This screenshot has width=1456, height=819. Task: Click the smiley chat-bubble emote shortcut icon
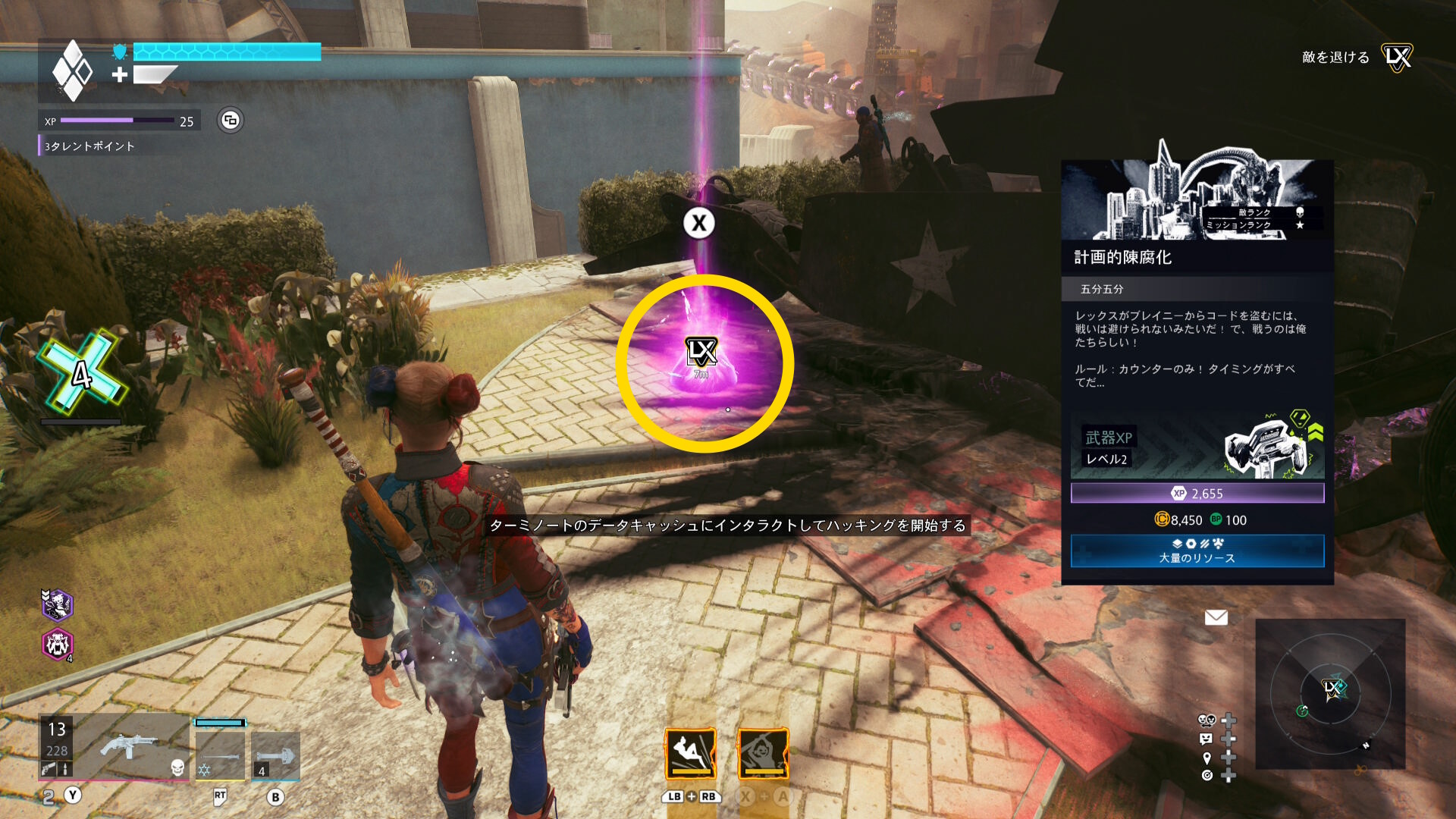pos(1206,739)
